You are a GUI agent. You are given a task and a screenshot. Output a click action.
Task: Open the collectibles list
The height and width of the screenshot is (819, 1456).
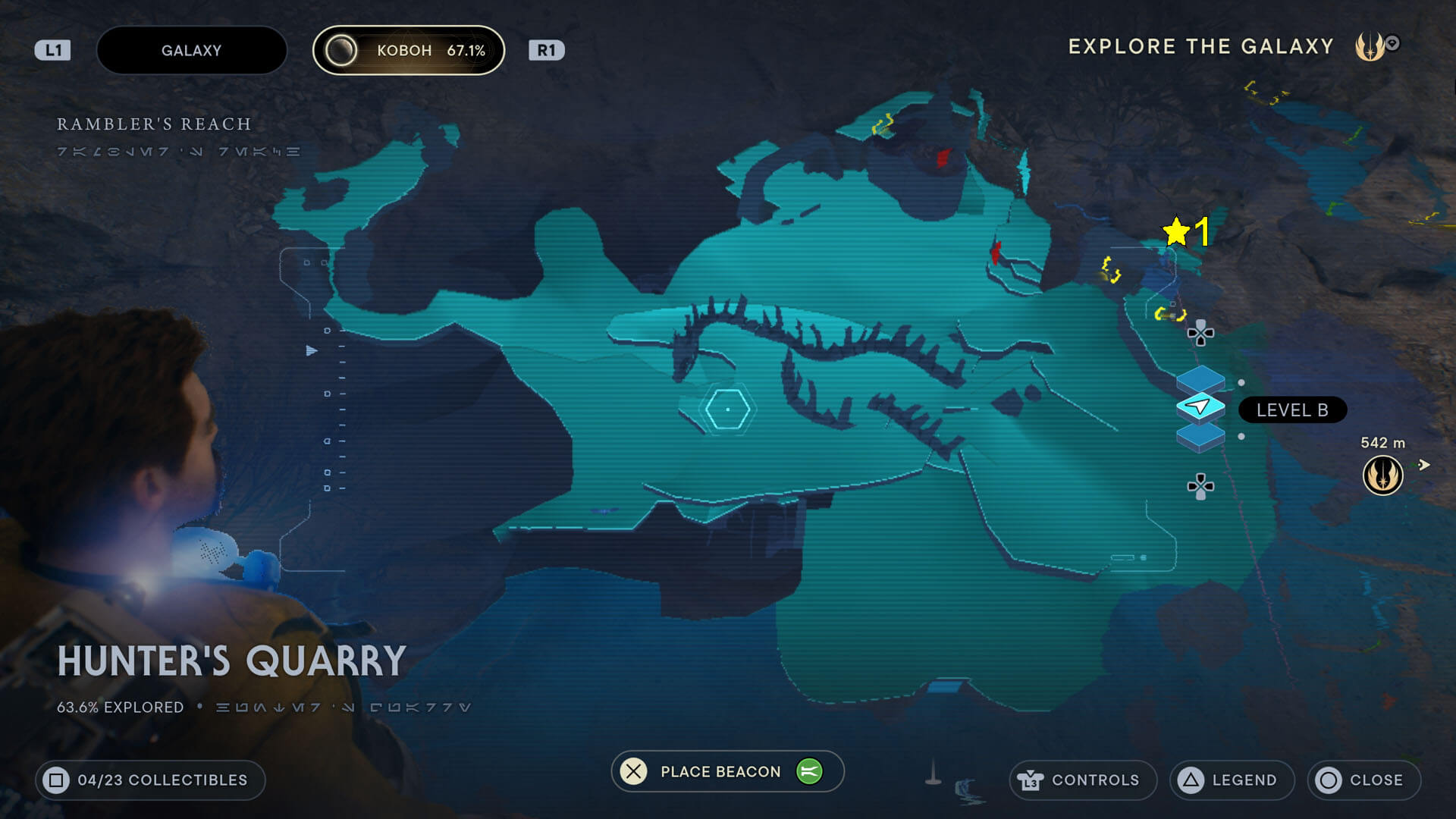point(150,780)
